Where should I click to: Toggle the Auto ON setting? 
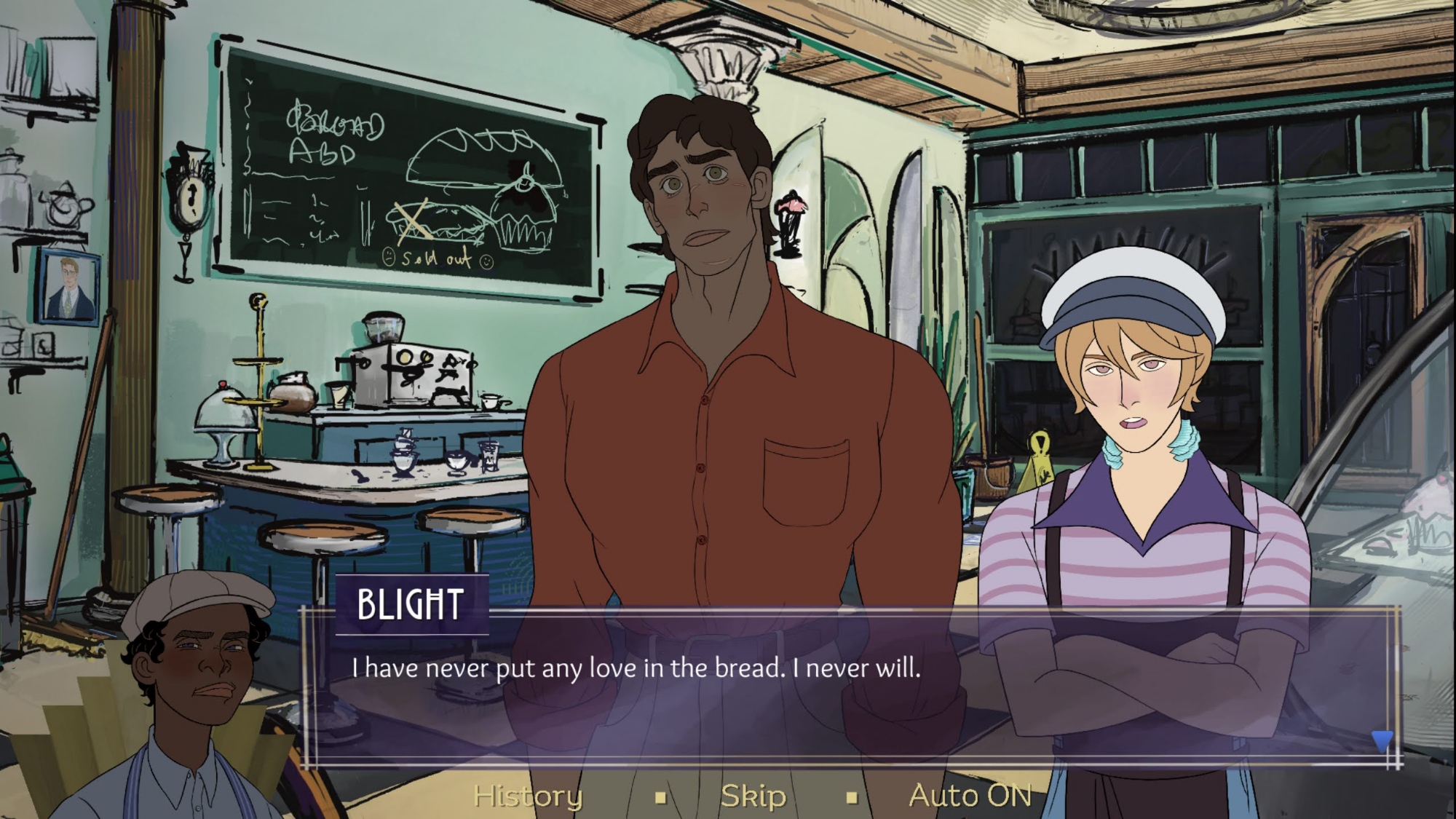click(970, 796)
